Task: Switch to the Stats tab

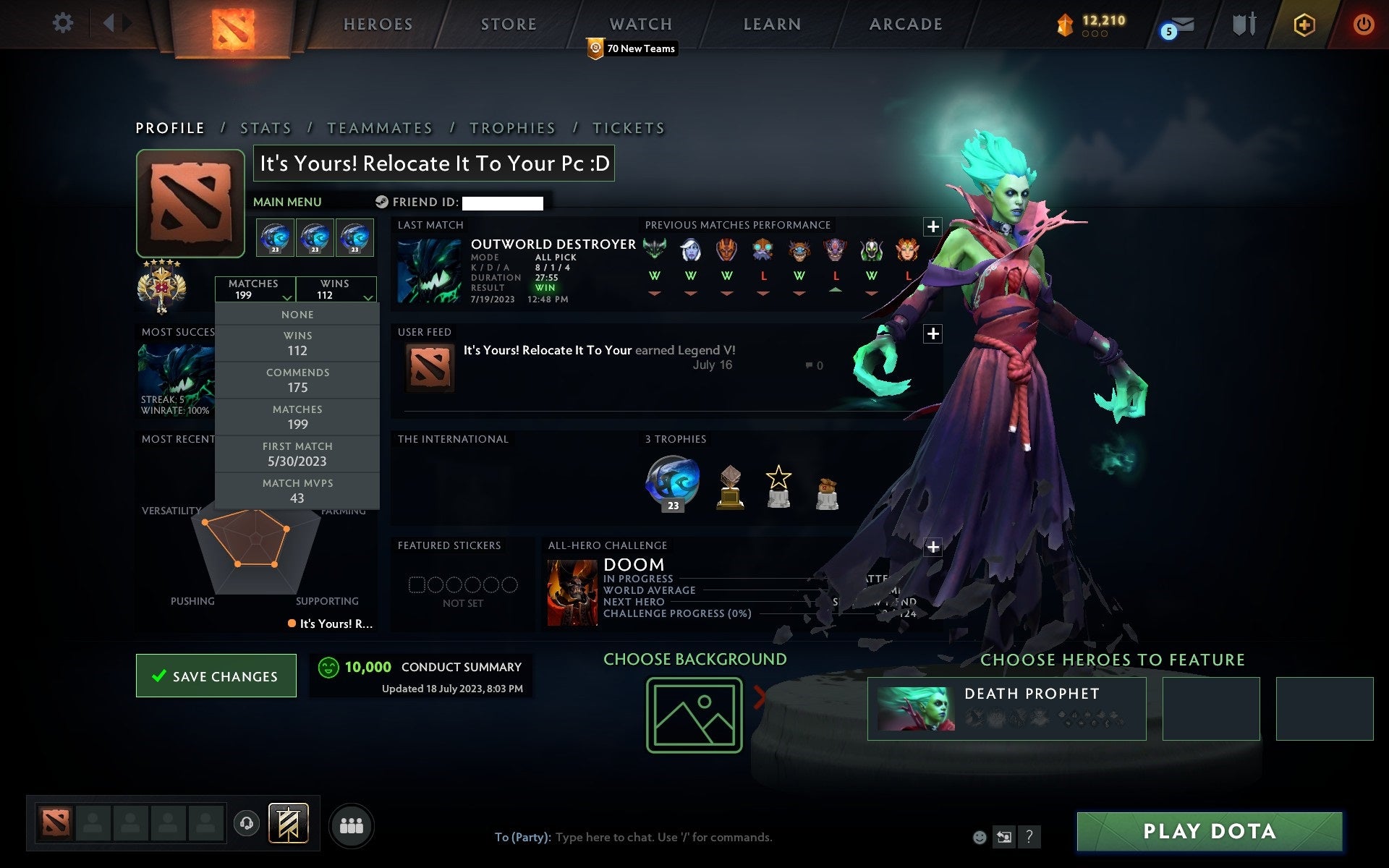Action: tap(266, 127)
